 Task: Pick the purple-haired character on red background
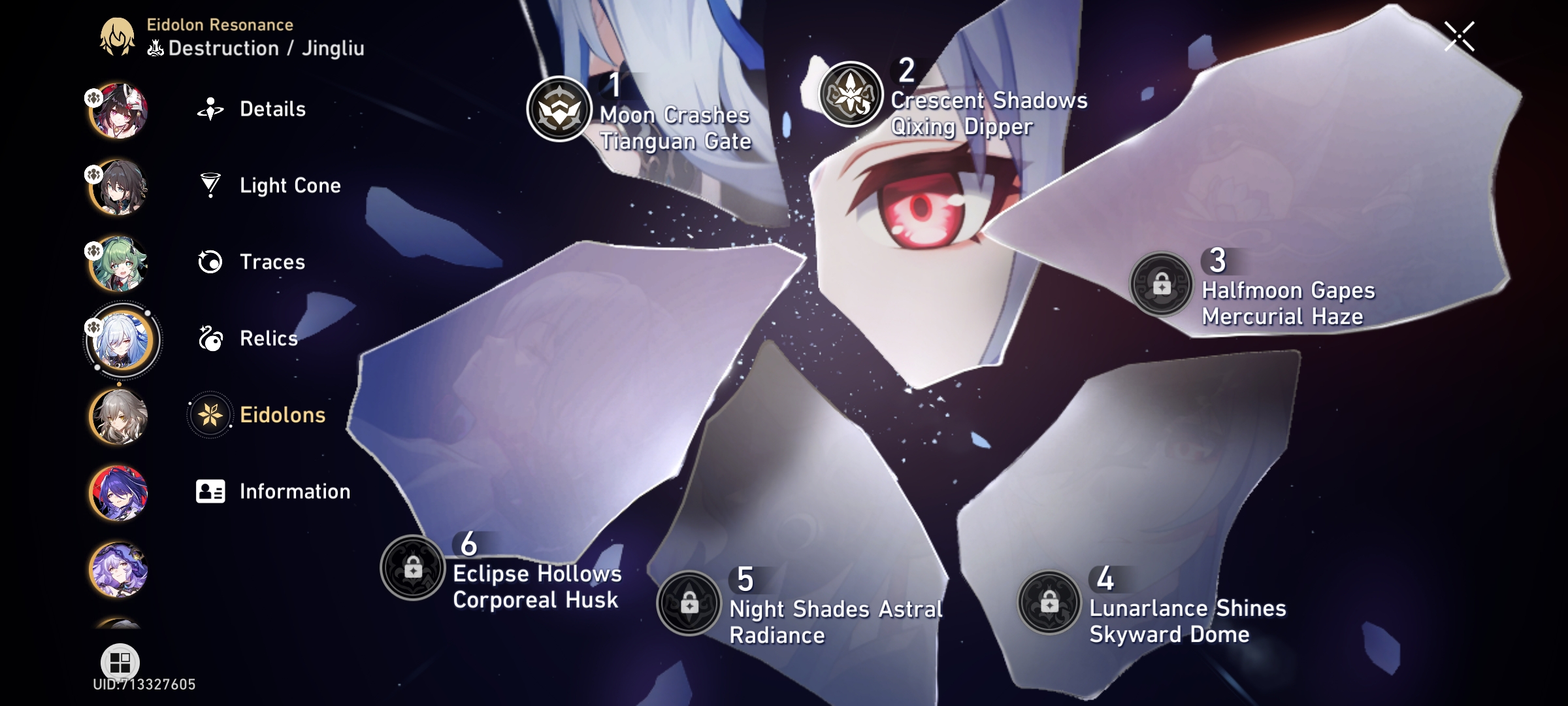[118, 493]
